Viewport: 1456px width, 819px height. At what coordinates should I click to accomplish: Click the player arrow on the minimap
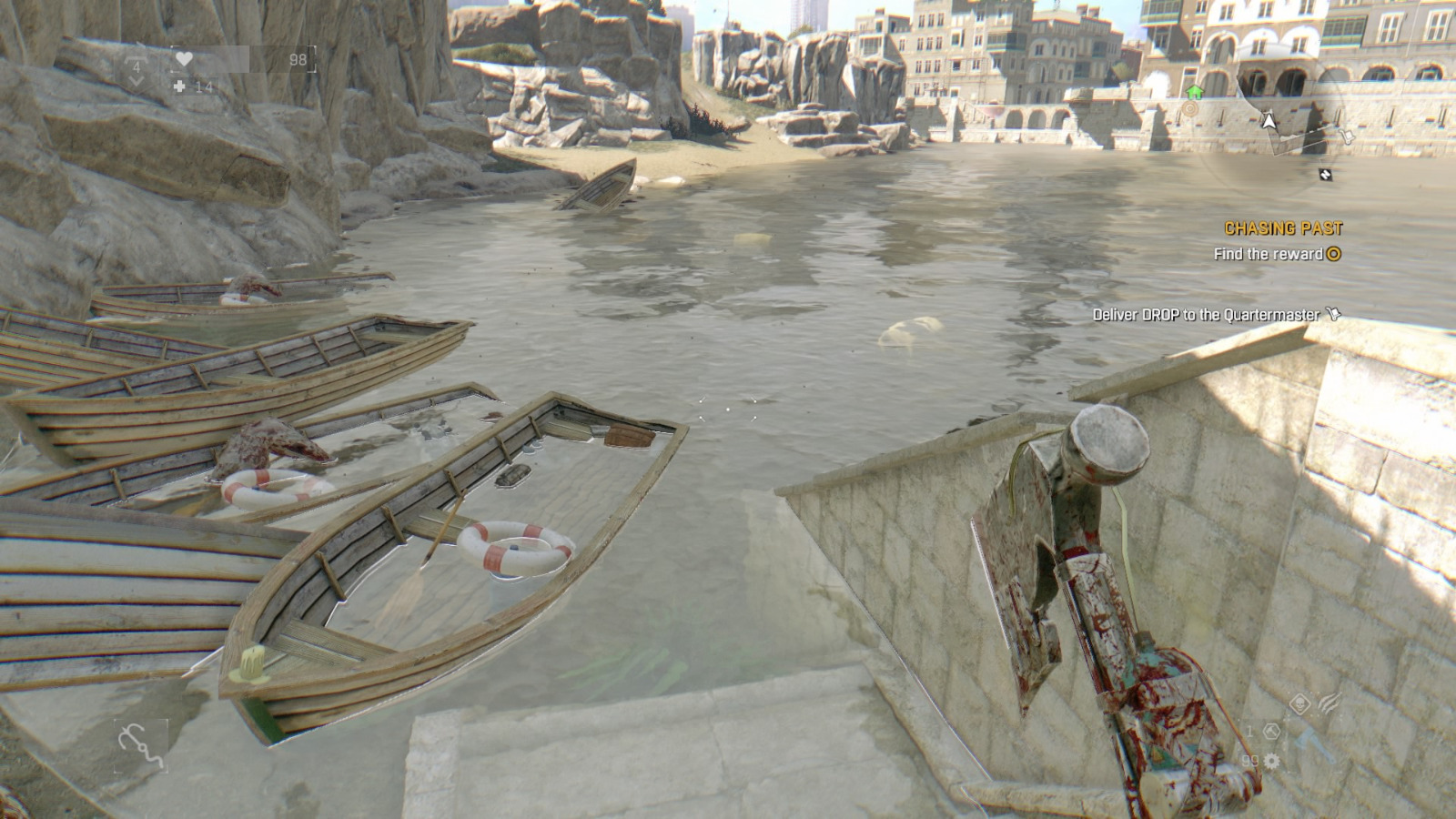tap(1269, 121)
